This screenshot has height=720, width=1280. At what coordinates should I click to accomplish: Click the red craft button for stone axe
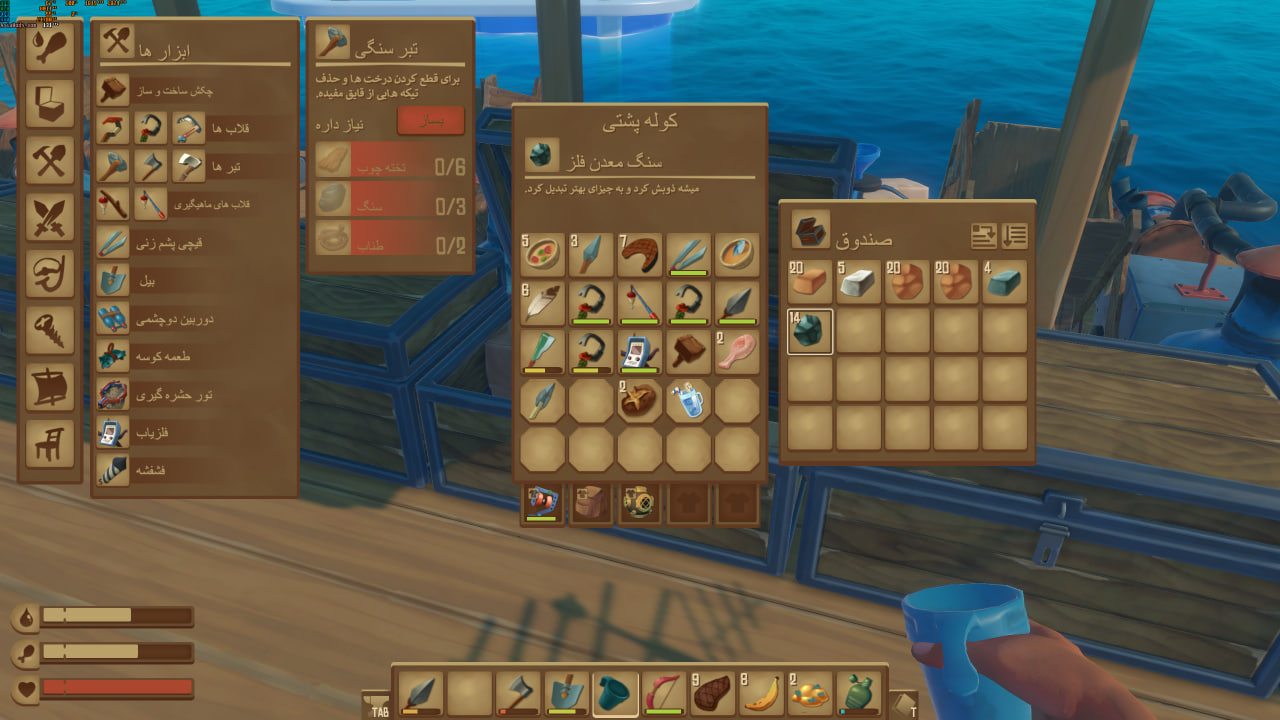430,121
